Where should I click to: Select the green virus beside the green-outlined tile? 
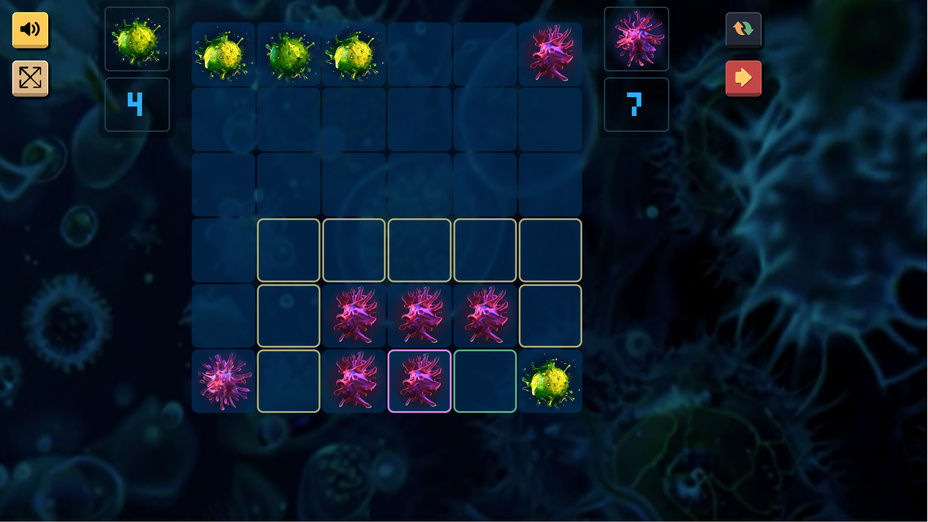click(550, 381)
